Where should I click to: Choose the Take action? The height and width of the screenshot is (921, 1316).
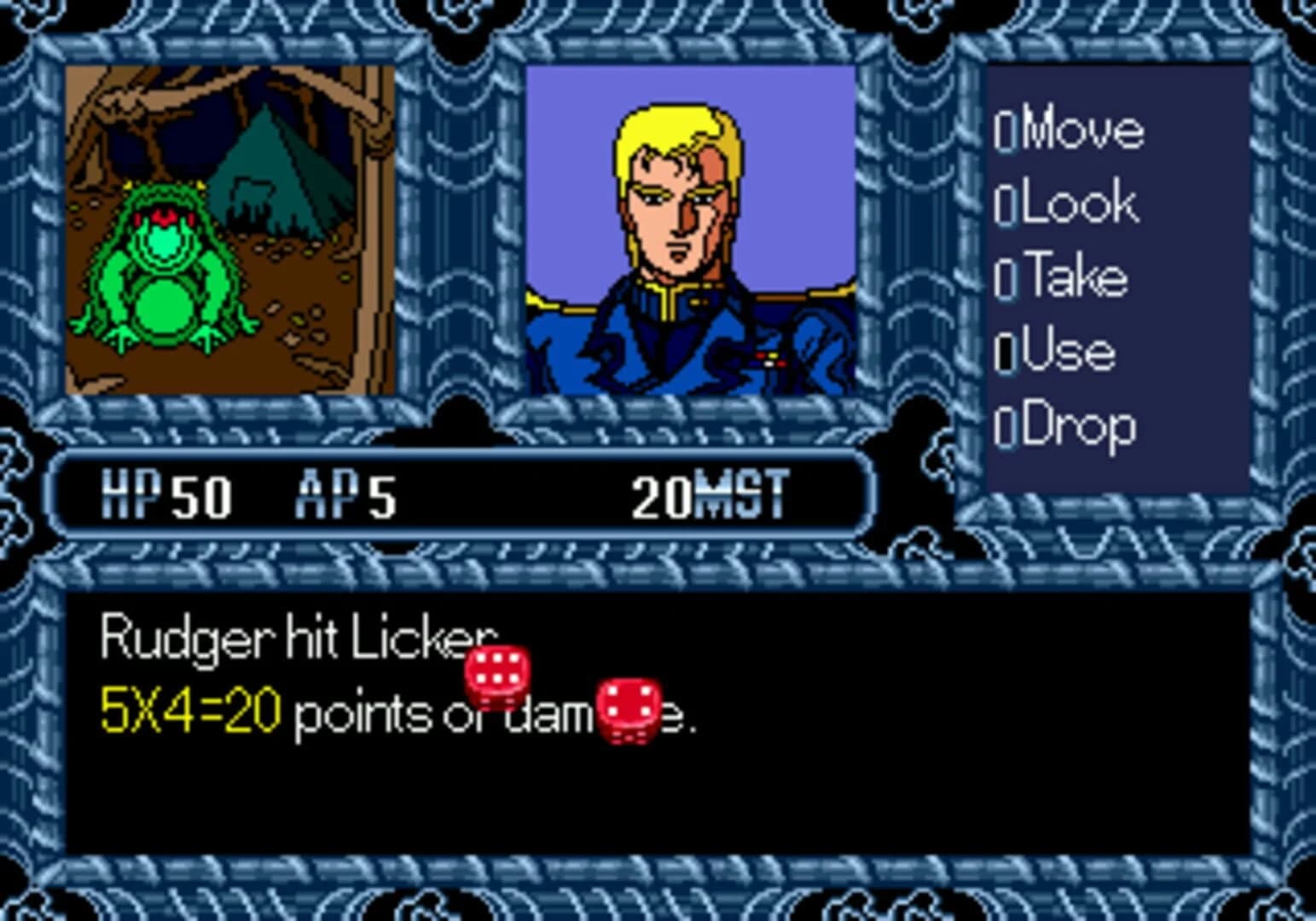tap(1073, 275)
